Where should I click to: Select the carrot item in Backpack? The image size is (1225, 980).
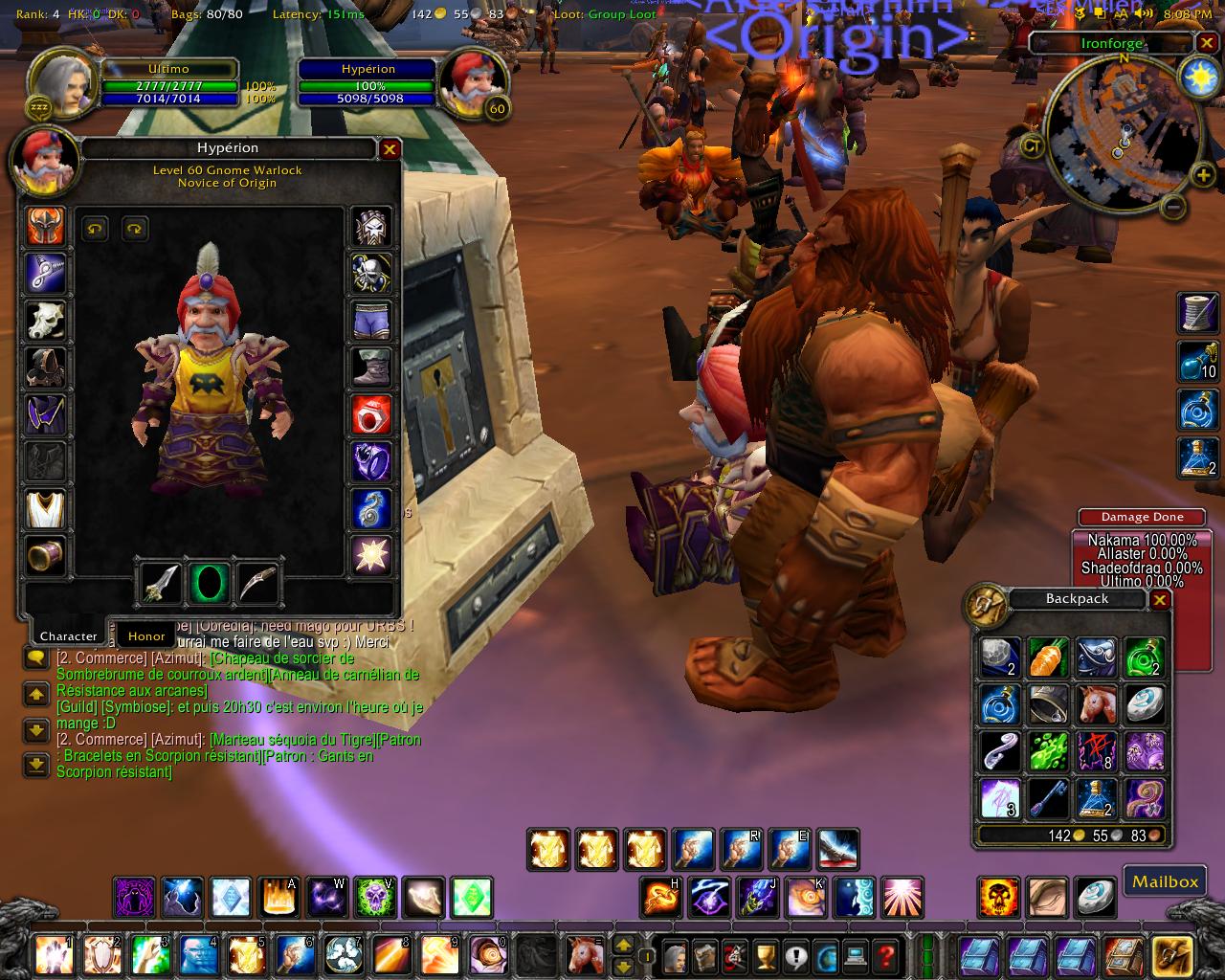1048,657
